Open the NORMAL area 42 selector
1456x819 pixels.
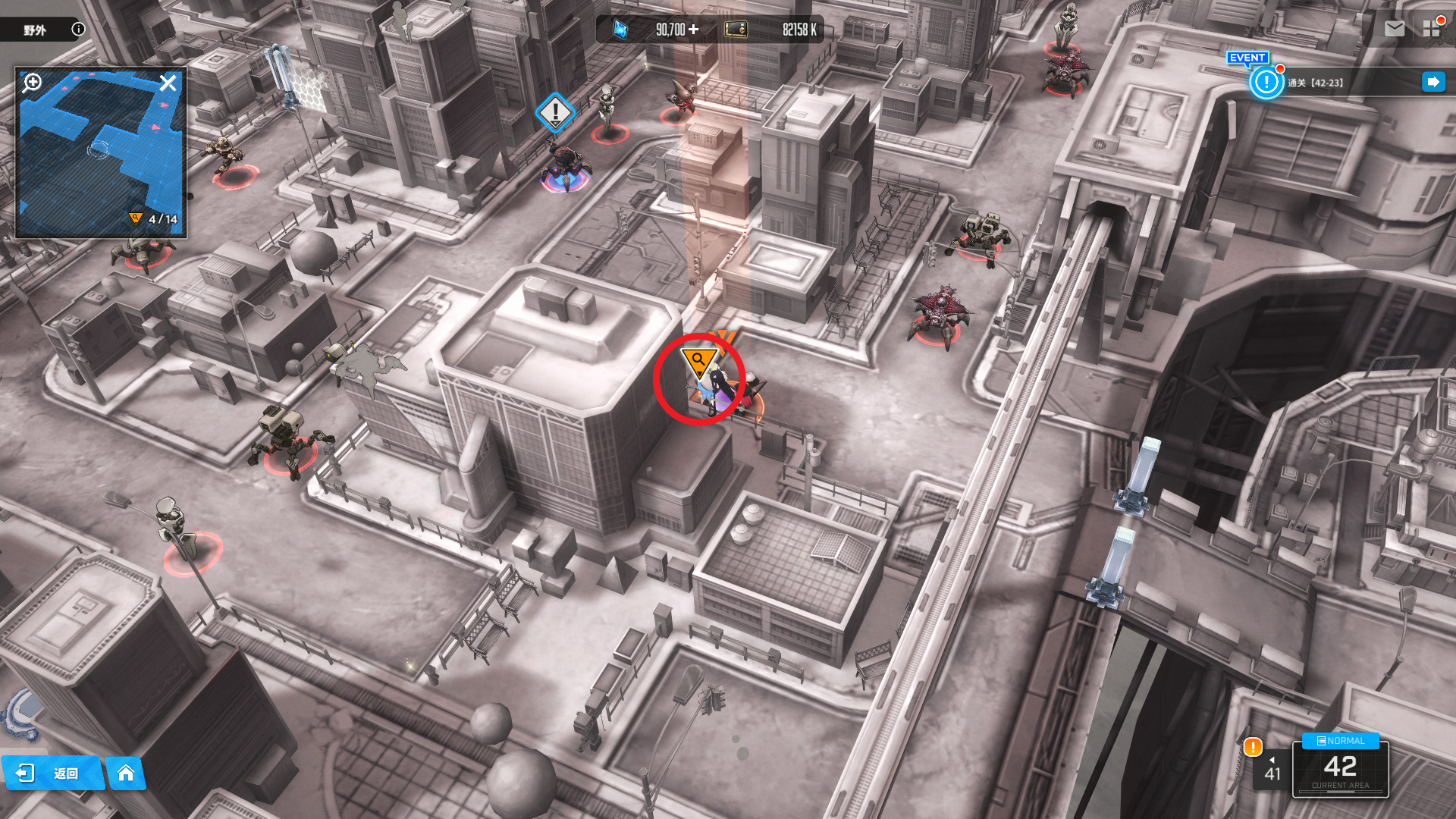click(1340, 766)
